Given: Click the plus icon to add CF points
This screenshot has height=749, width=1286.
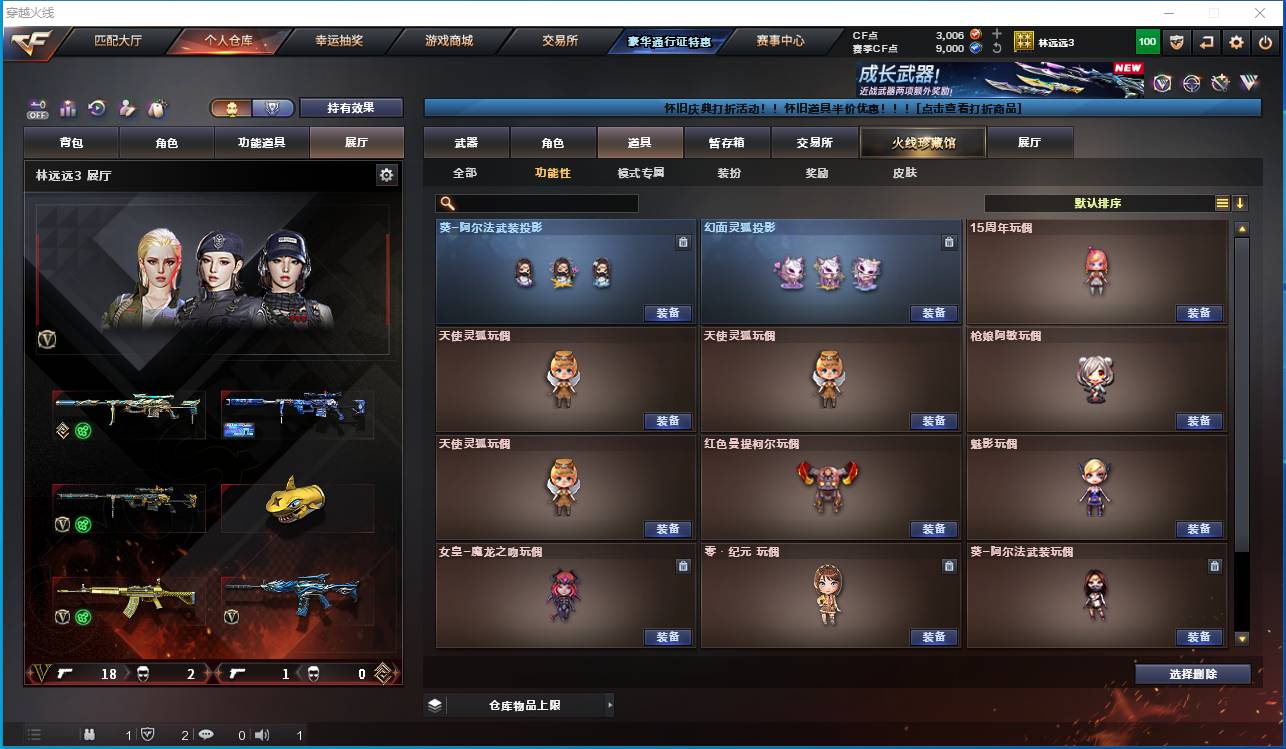Looking at the screenshot, I should tap(997, 31).
